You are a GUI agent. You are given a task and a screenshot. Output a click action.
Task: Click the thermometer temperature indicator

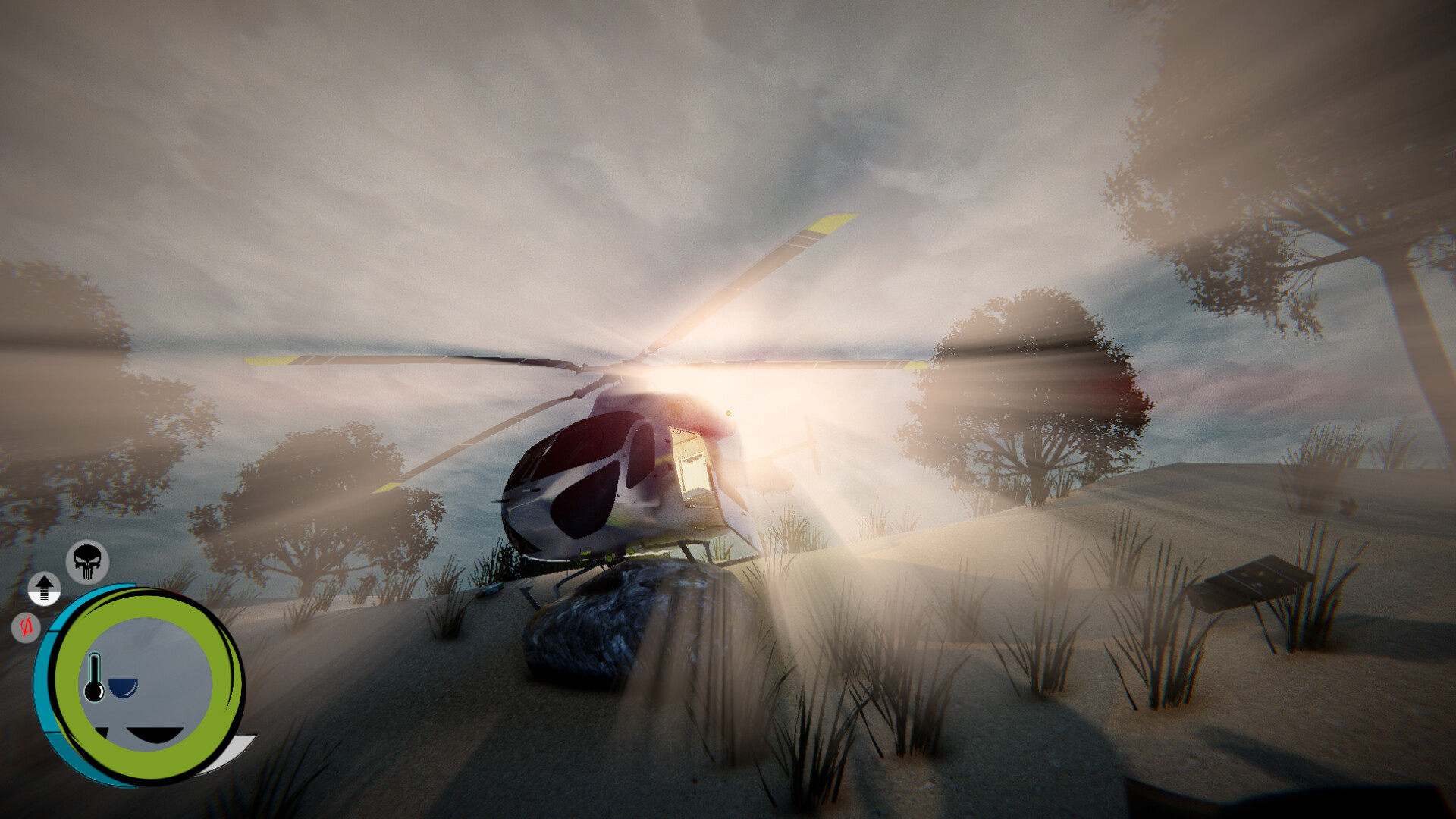click(x=94, y=676)
